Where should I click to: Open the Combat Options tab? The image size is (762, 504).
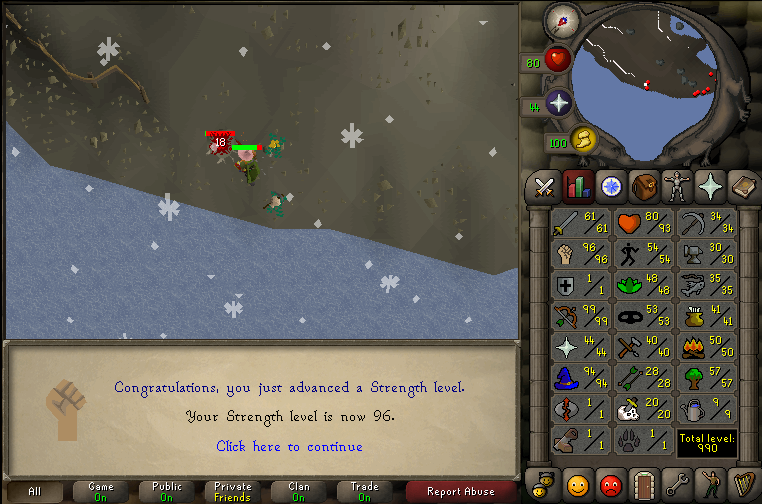[x=544, y=186]
